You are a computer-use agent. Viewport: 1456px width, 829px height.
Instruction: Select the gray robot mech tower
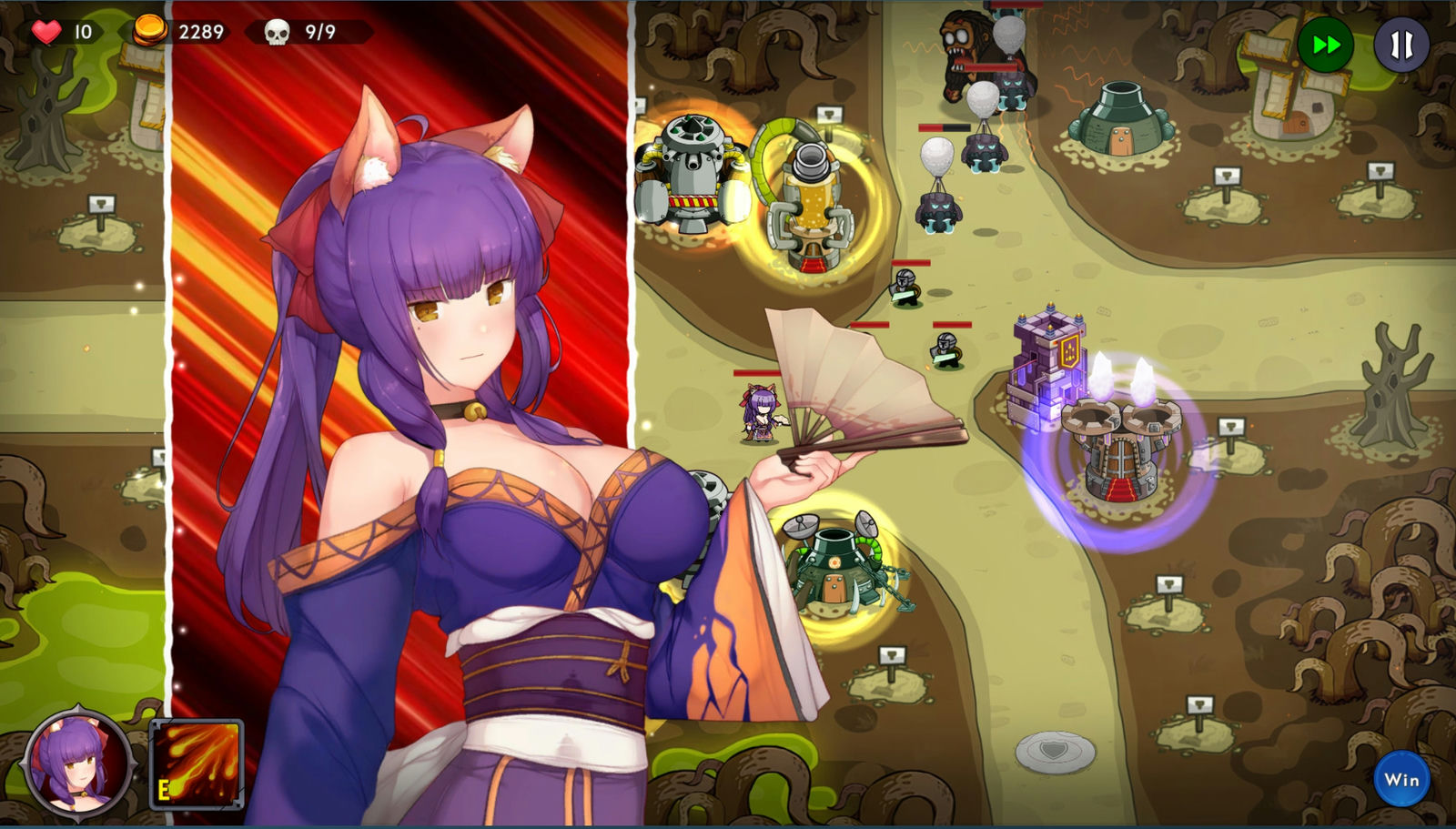(x=693, y=173)
